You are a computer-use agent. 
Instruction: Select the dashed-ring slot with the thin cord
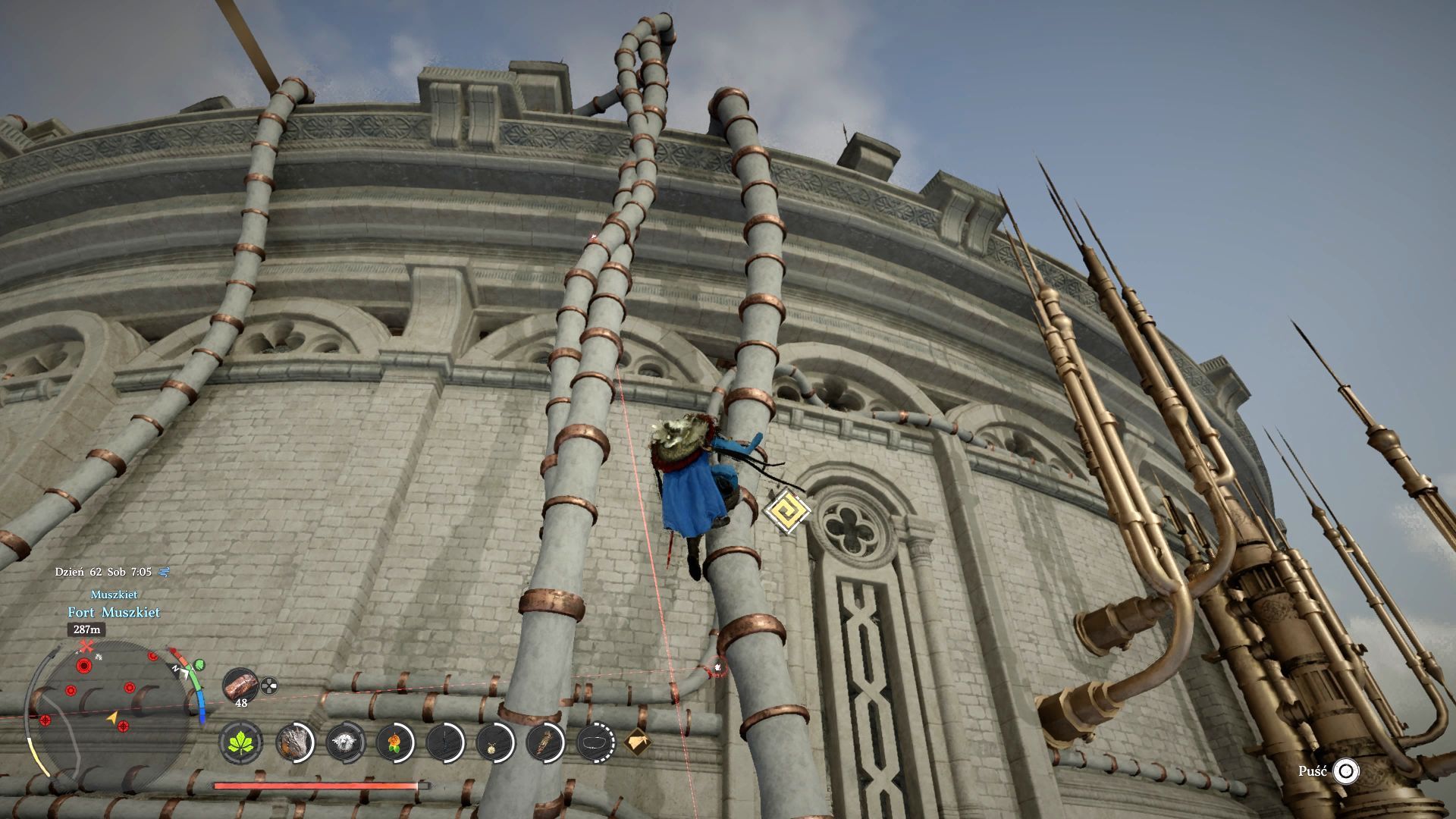click(596, 741)
